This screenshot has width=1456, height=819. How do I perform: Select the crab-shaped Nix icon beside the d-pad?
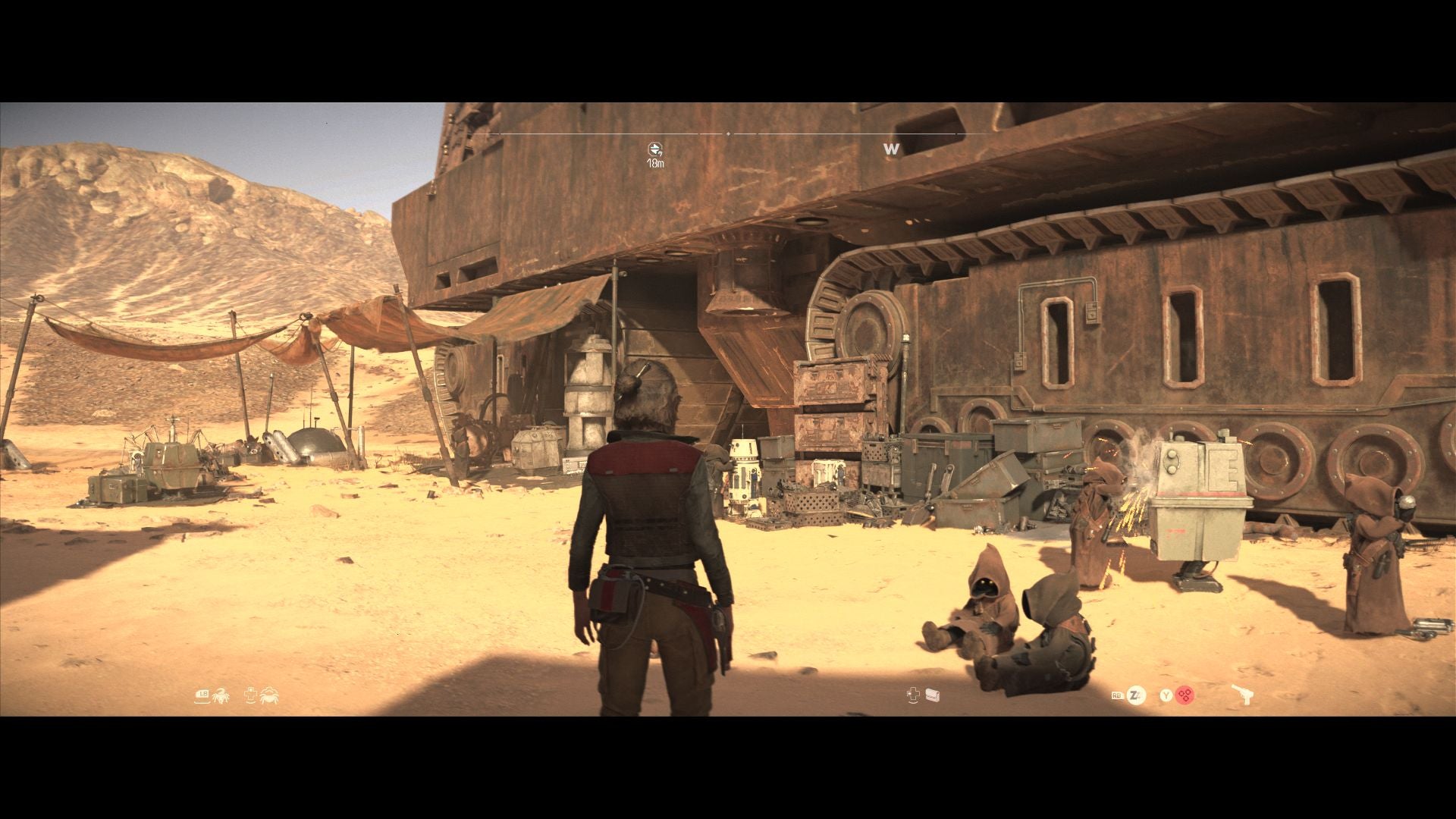(x=269, y=695)
